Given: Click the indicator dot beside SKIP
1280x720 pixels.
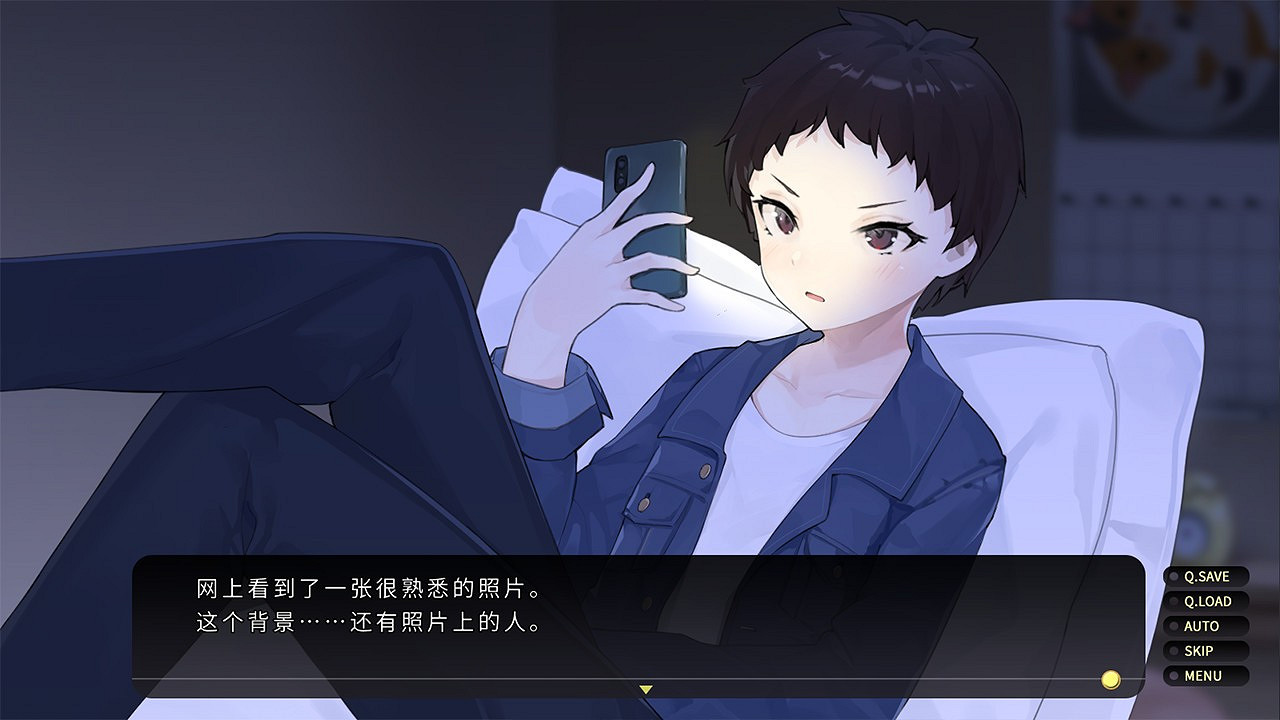Looking at the screenshot, I should (1173, 650).
